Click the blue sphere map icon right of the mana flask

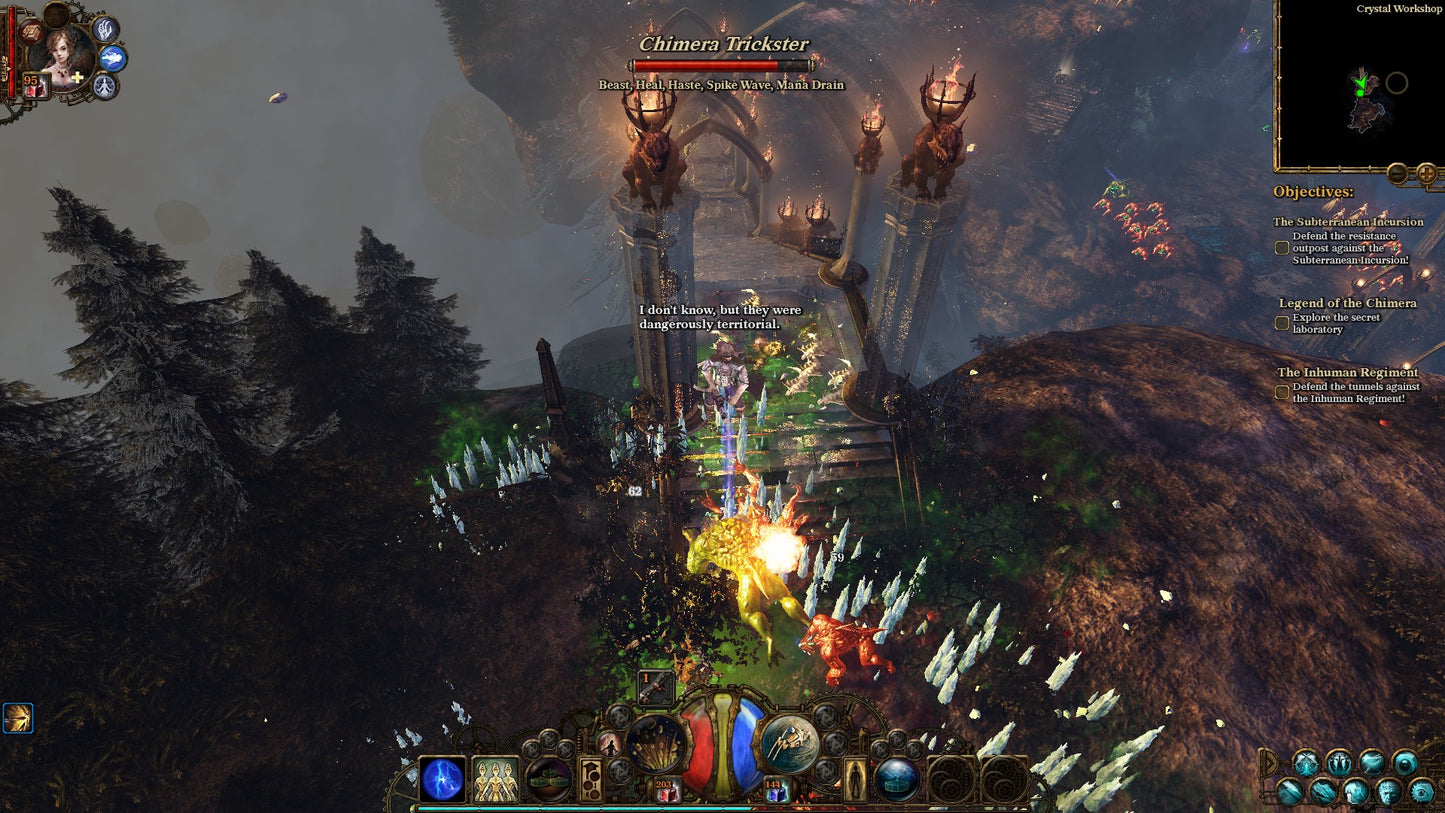pos(898,780)
